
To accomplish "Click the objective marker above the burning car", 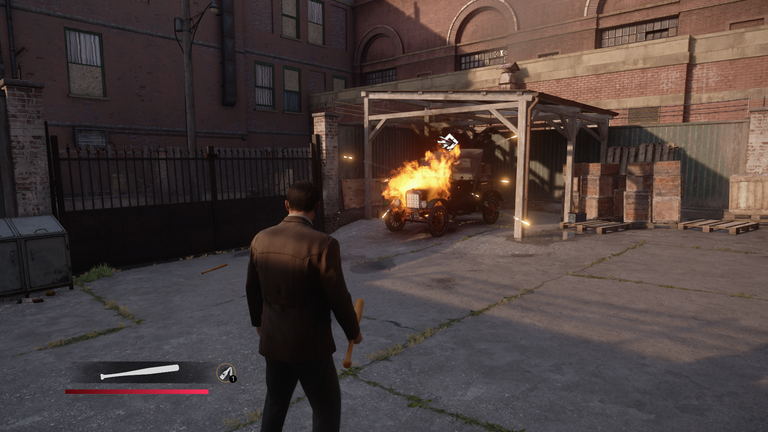I will (448, 142).
